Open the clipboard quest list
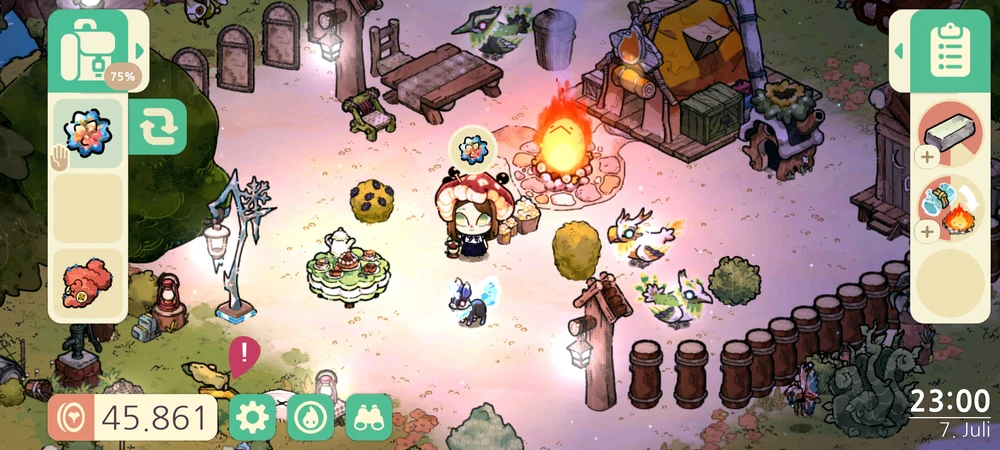Screen dimensions: 1000x450 (x=945, y=50)
